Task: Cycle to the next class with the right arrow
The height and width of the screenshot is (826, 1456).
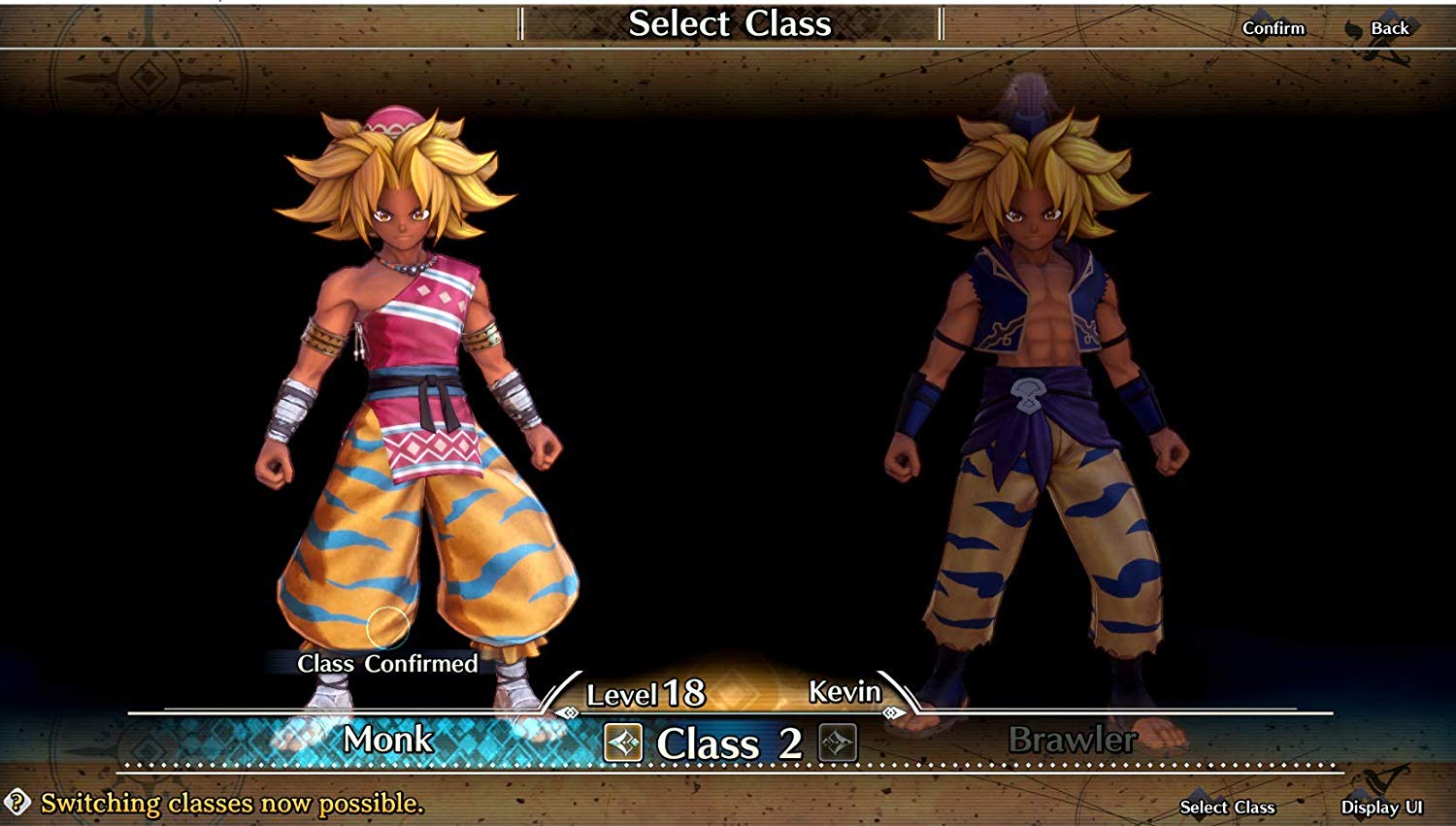Action: point(837,743)
